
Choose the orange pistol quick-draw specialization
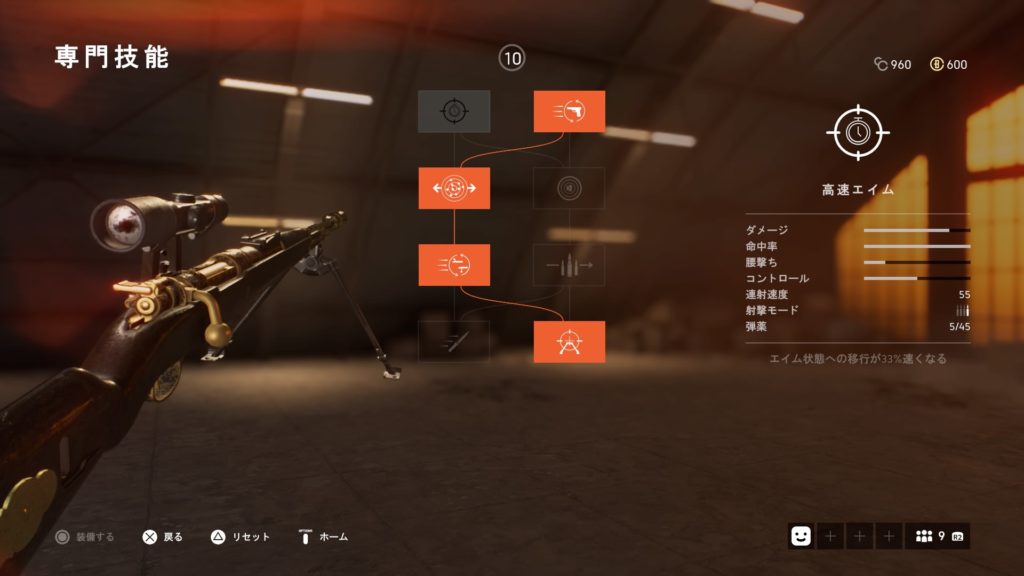[569, 111]
